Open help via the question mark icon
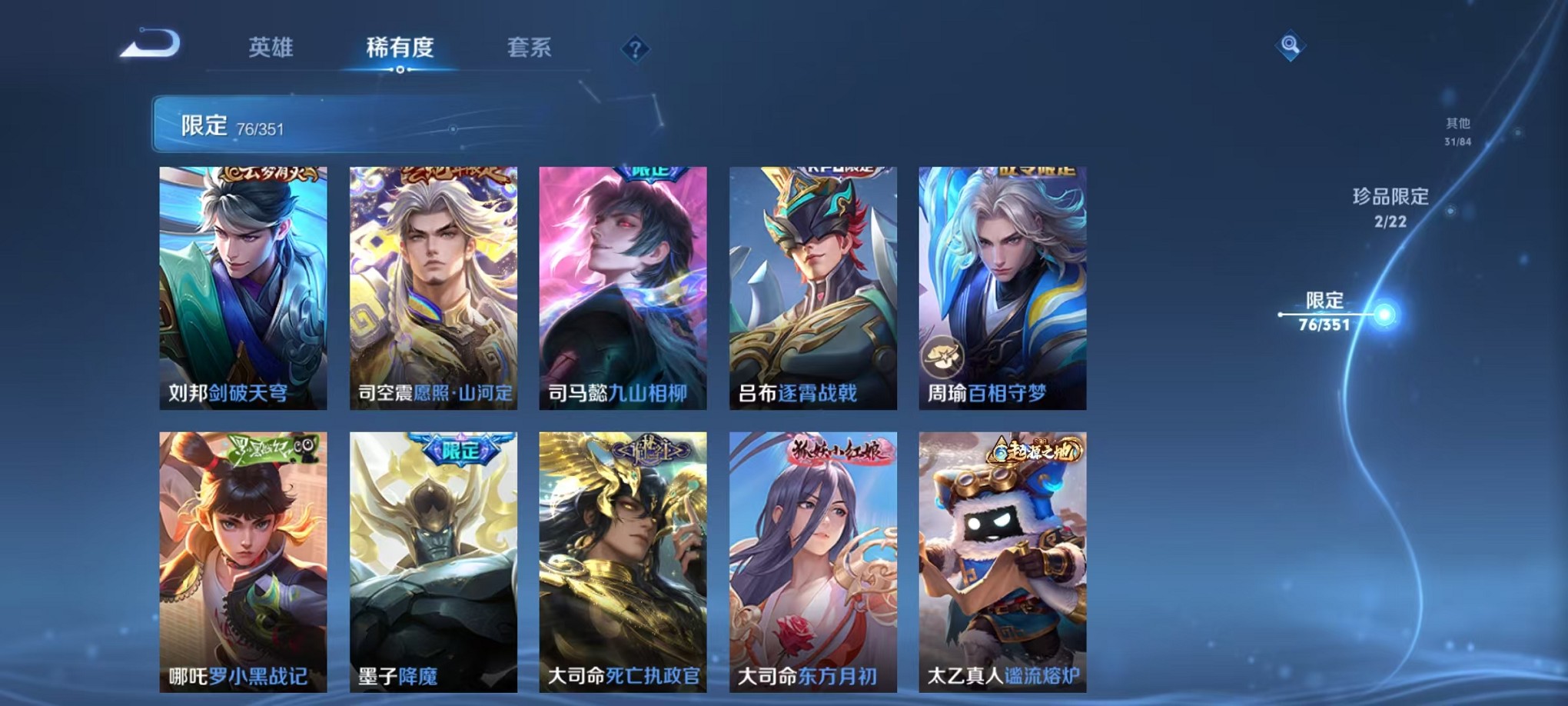The width and height of the screenshot is (1568, 706). pos(634,49)
